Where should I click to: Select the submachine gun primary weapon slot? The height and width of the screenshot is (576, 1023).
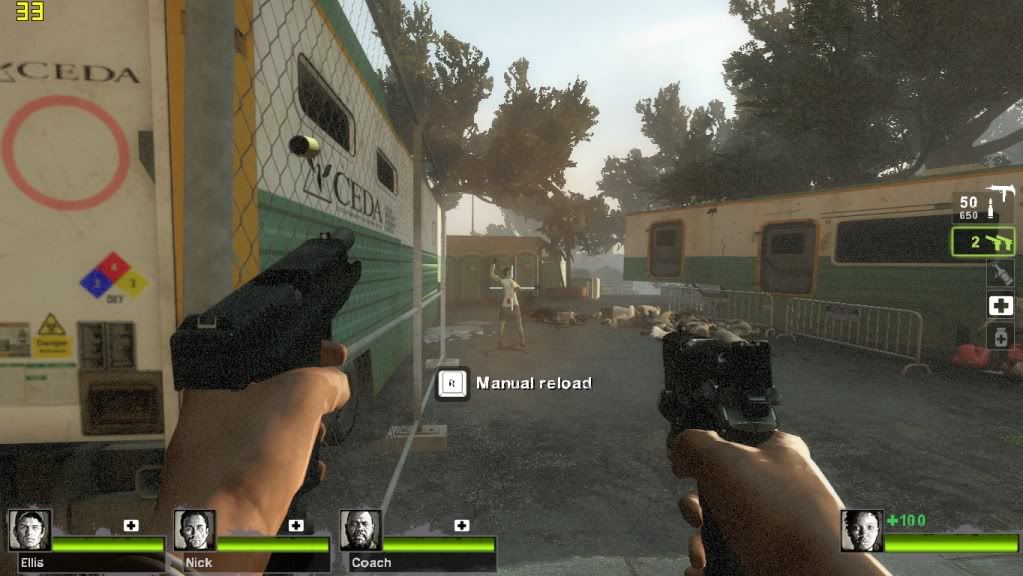983,207
